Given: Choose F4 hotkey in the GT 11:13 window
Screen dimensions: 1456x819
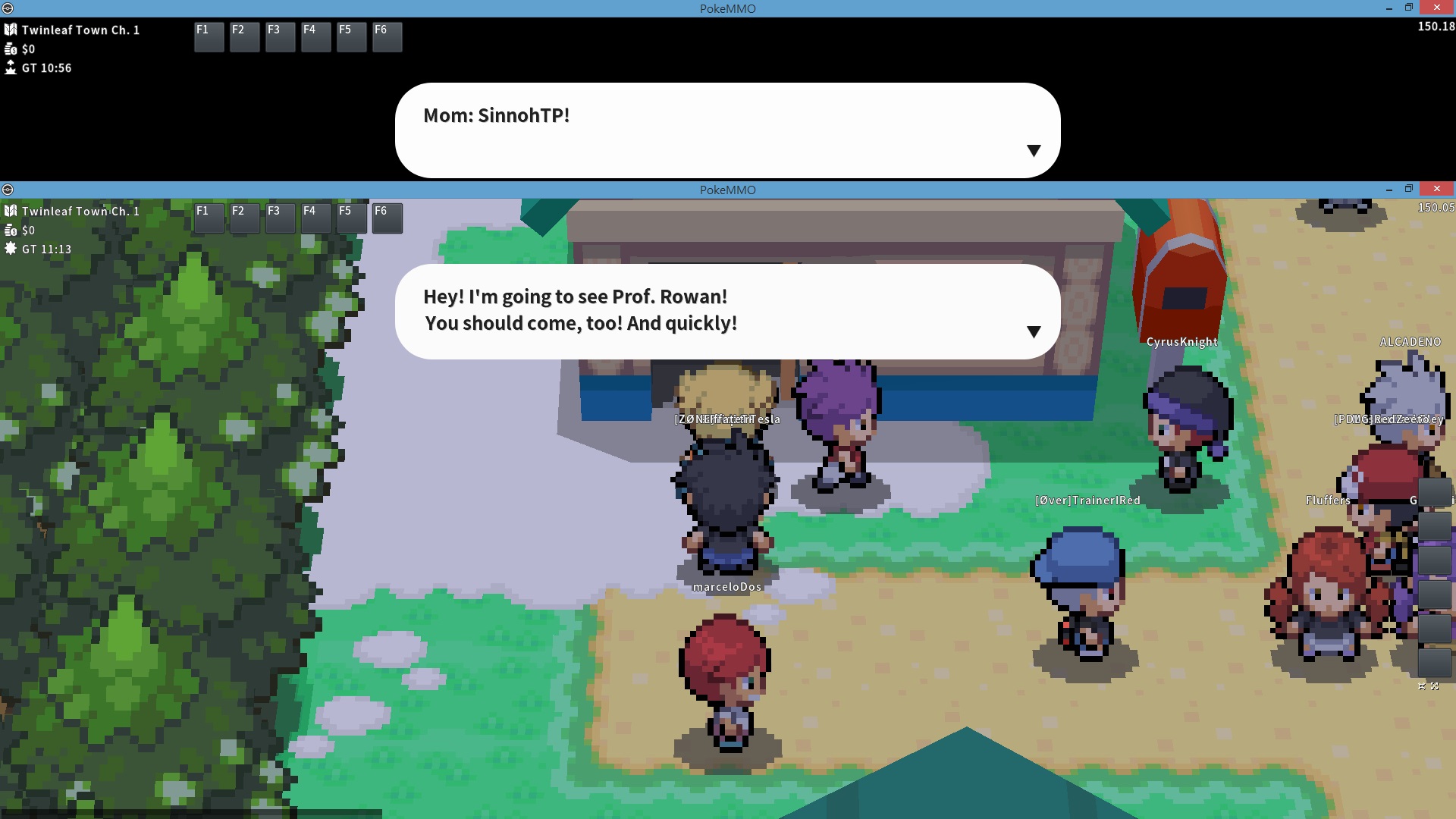Looking at the screenshot, I should pos(315,218).
